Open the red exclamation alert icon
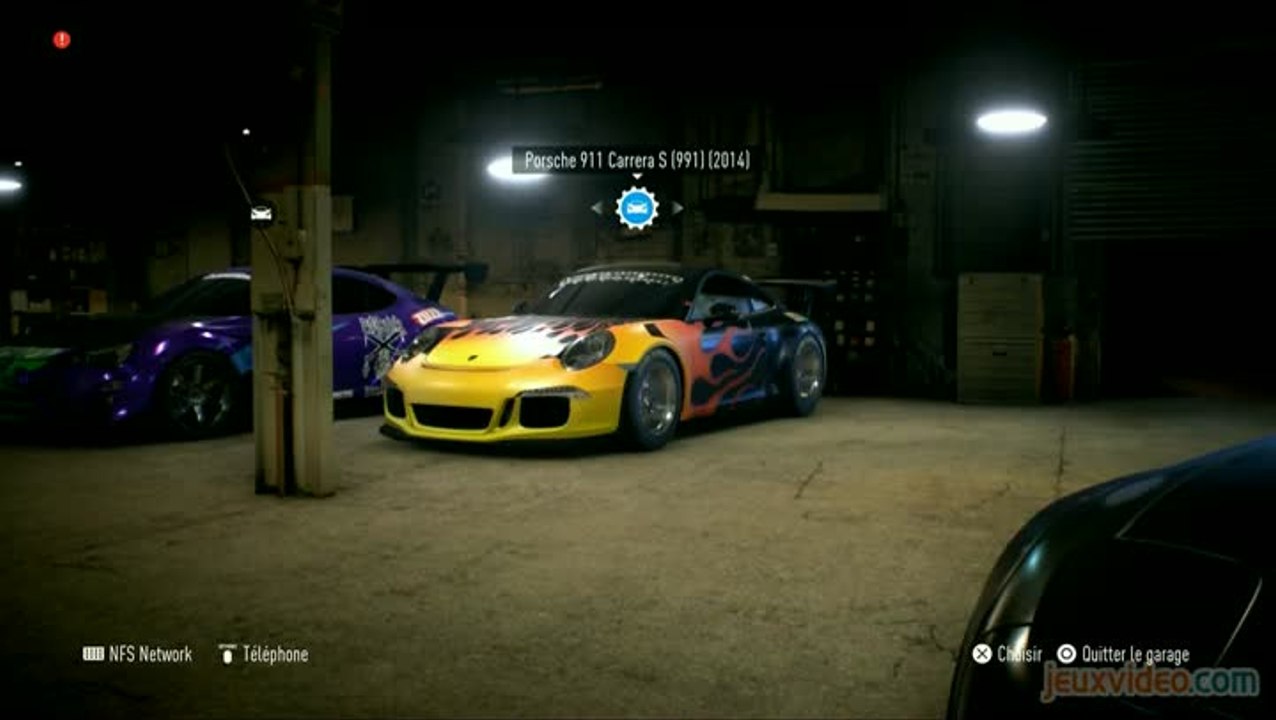Image resolution: width=1276 pixels, height=720 pixels. coord(62,40)
